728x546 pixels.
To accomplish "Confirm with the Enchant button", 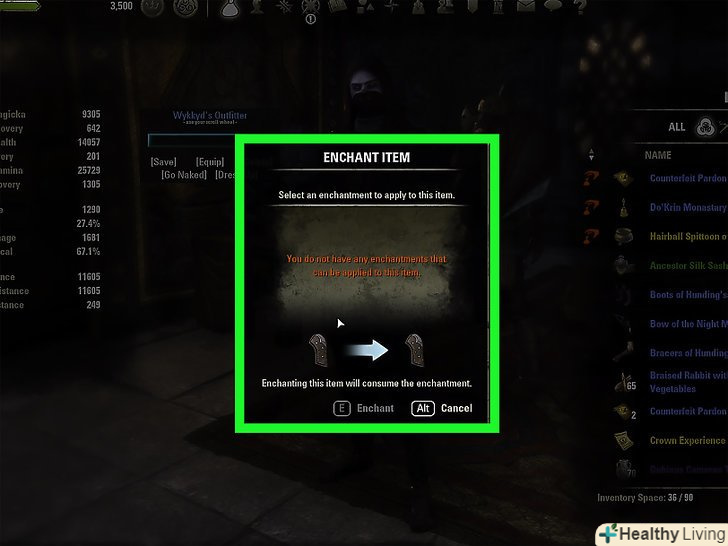I will point(364,408).
